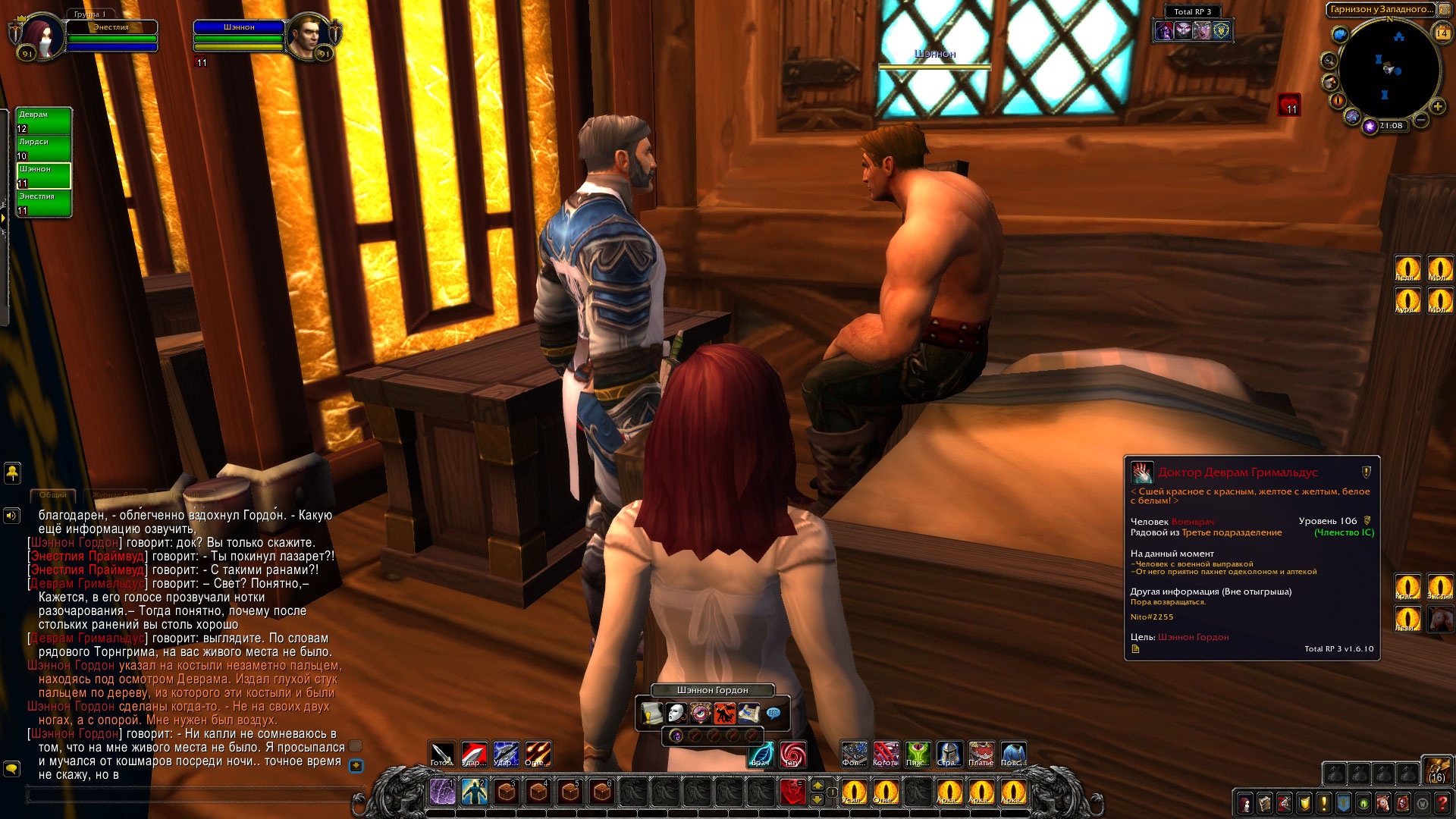
Task: Open the backpack showing 16 free slots
Action: coord(1436,770)
